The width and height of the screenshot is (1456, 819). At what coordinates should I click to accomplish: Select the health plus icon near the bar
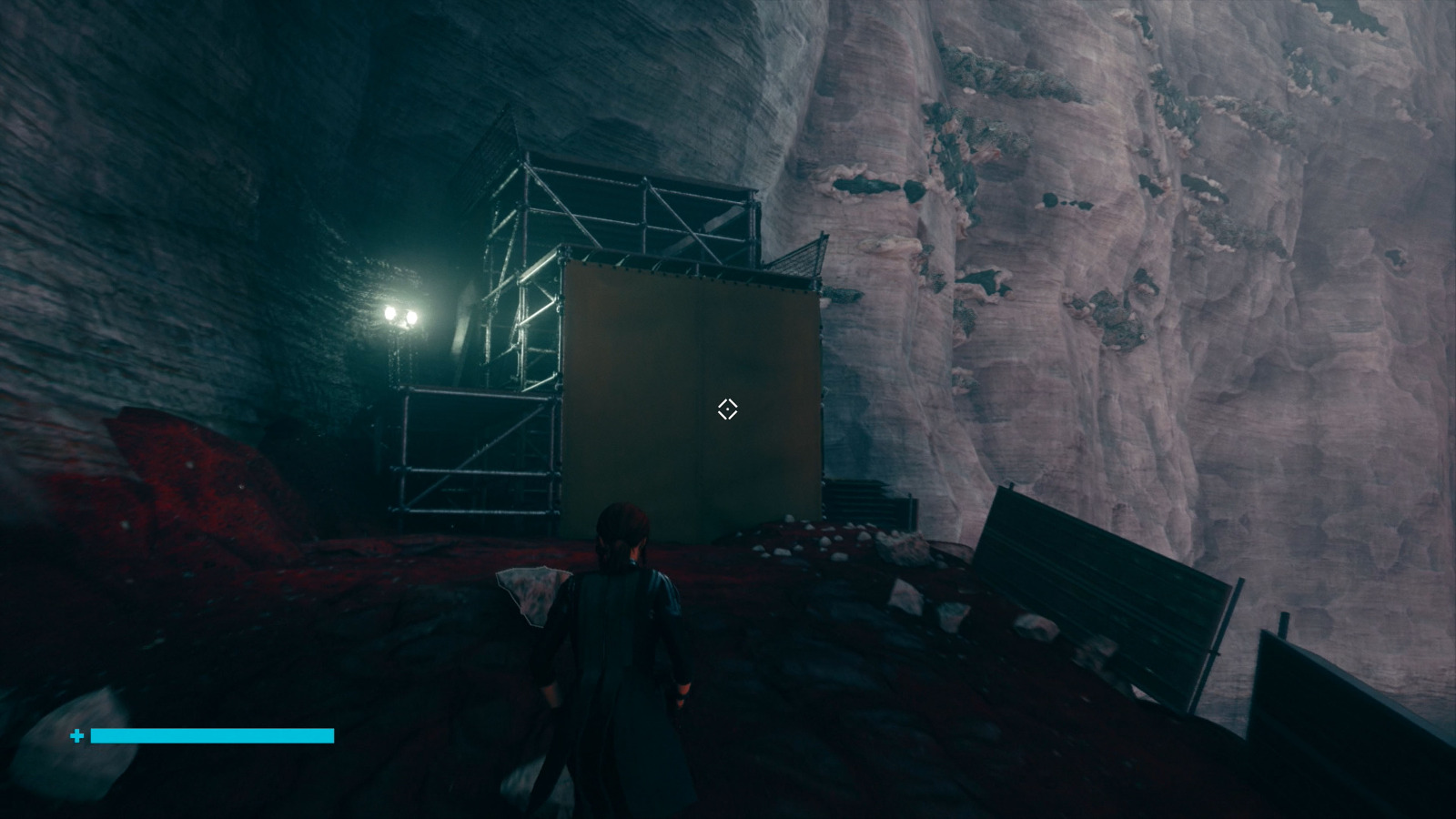[x=76, y=735]
